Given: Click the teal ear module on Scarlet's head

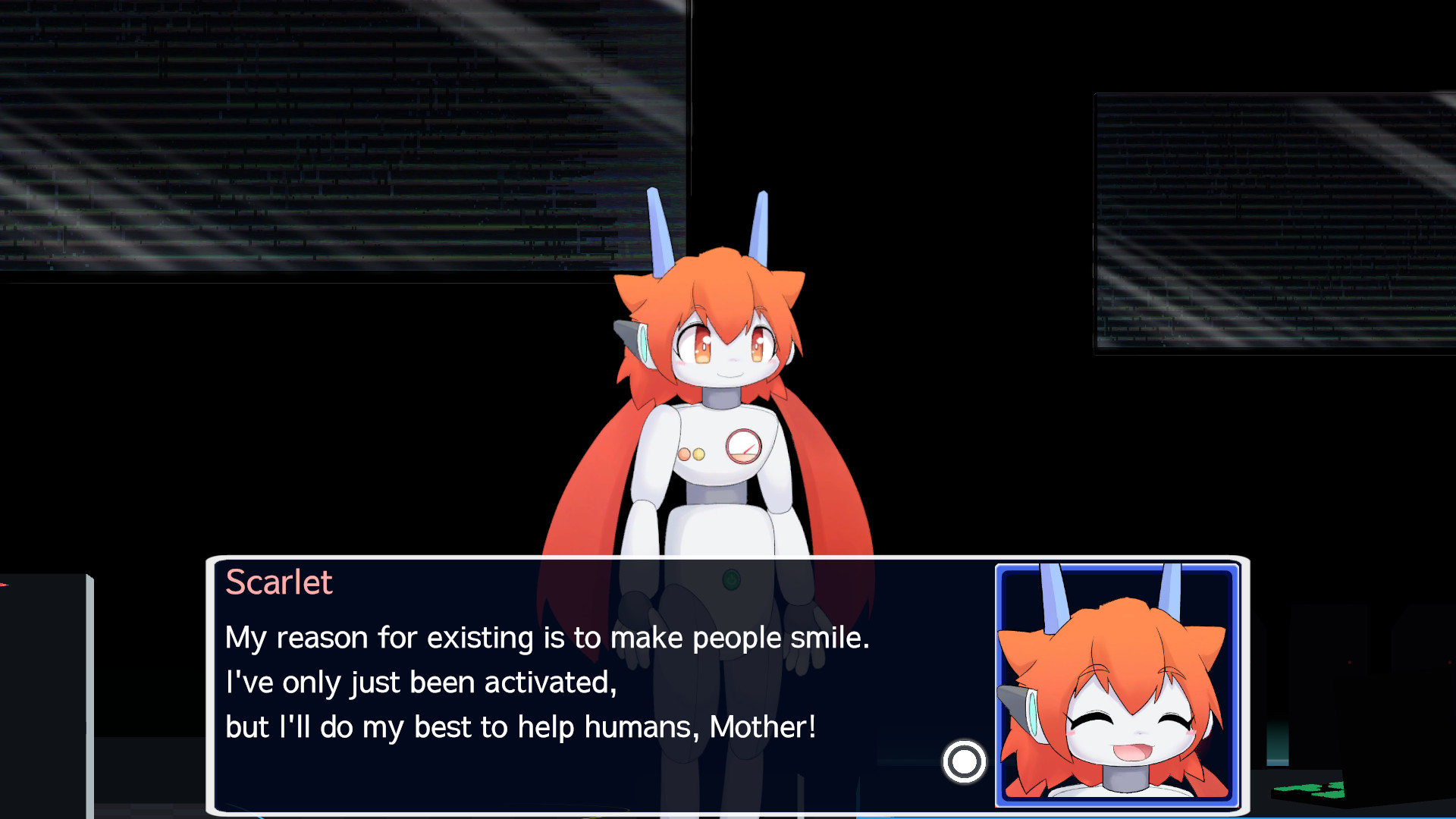Looking at the screenshot, I should (643, 344).
